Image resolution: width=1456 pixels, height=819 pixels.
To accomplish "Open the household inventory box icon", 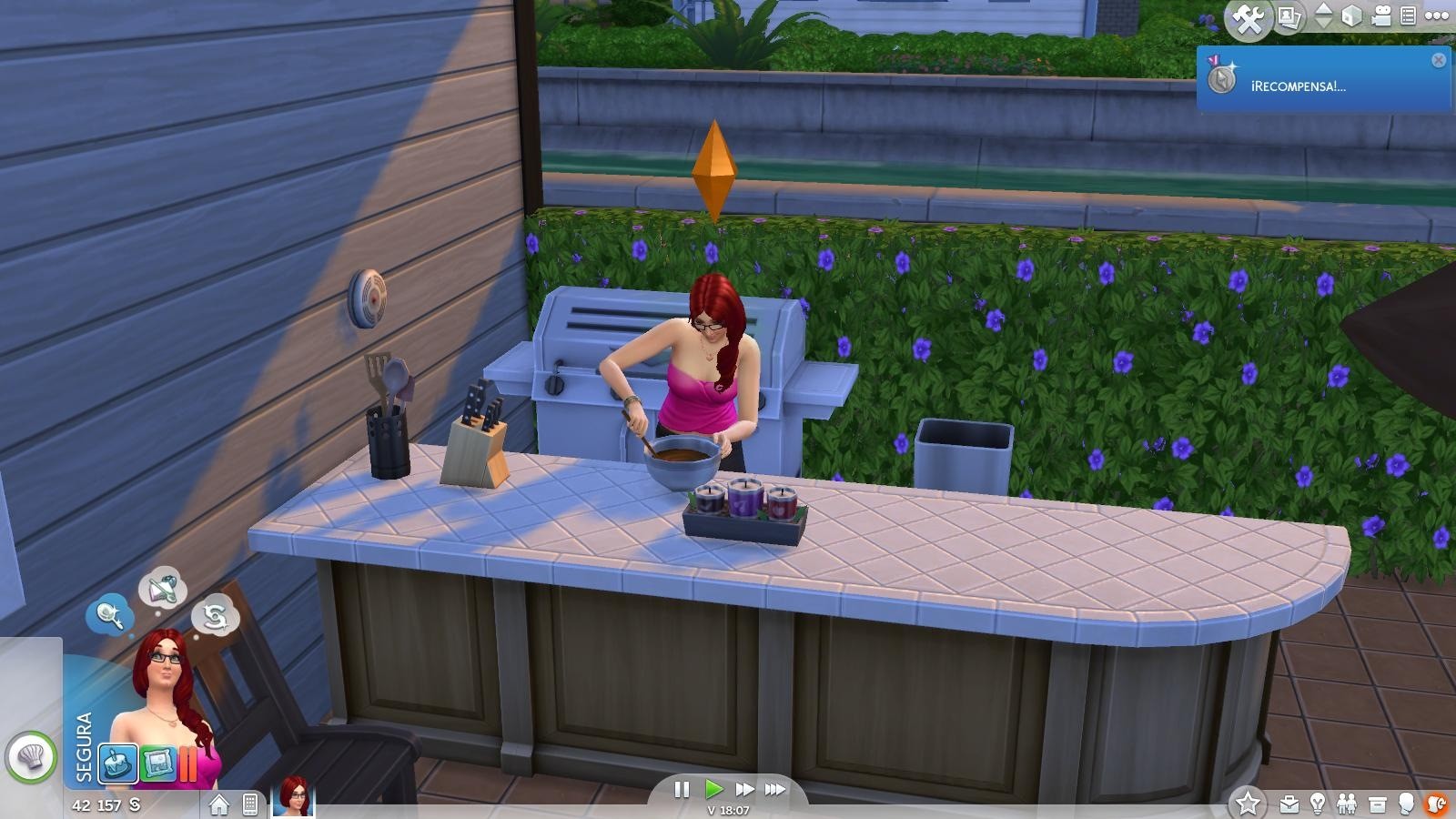I will [1377, 804].
